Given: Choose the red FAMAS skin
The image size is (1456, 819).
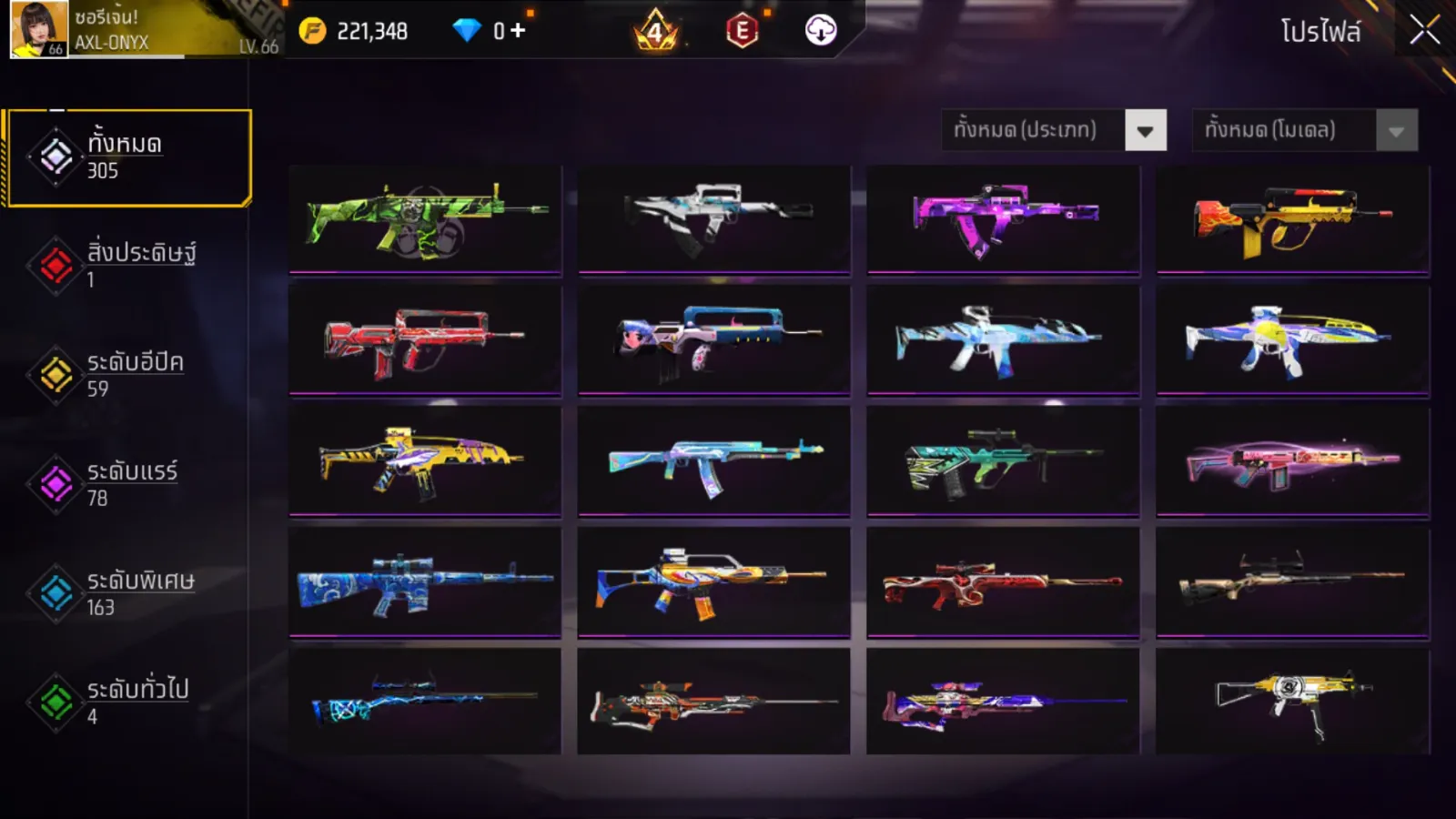Looking at the screenshot, I should pos(425,339).
